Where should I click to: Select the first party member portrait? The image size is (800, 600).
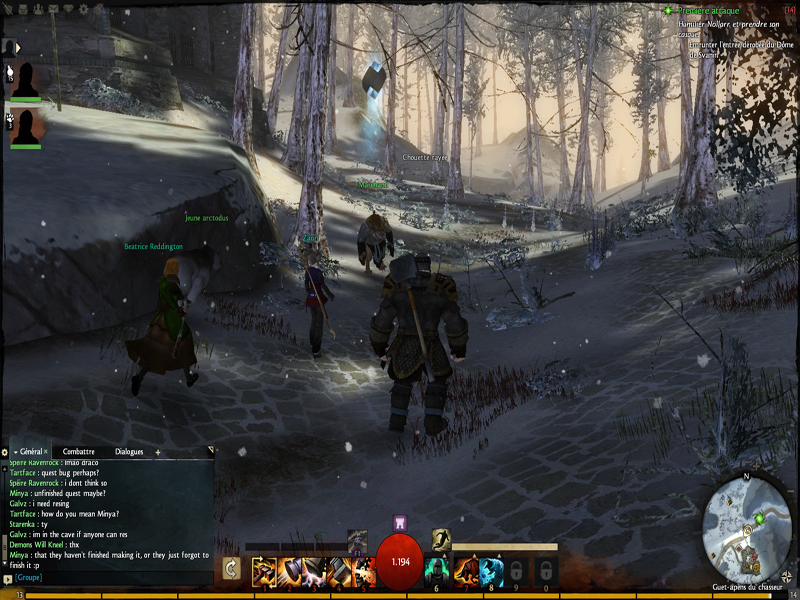pyautogui.click(x=25, y=80)
